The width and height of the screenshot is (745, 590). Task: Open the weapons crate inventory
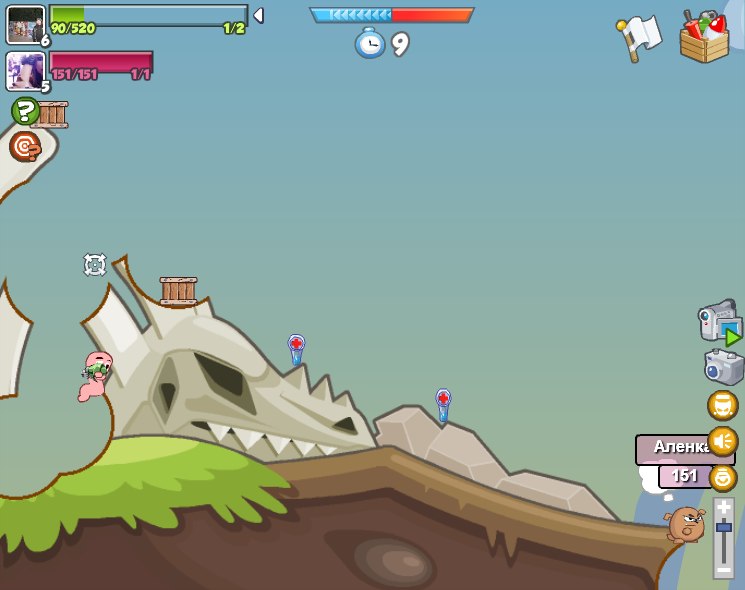point(704,37)
